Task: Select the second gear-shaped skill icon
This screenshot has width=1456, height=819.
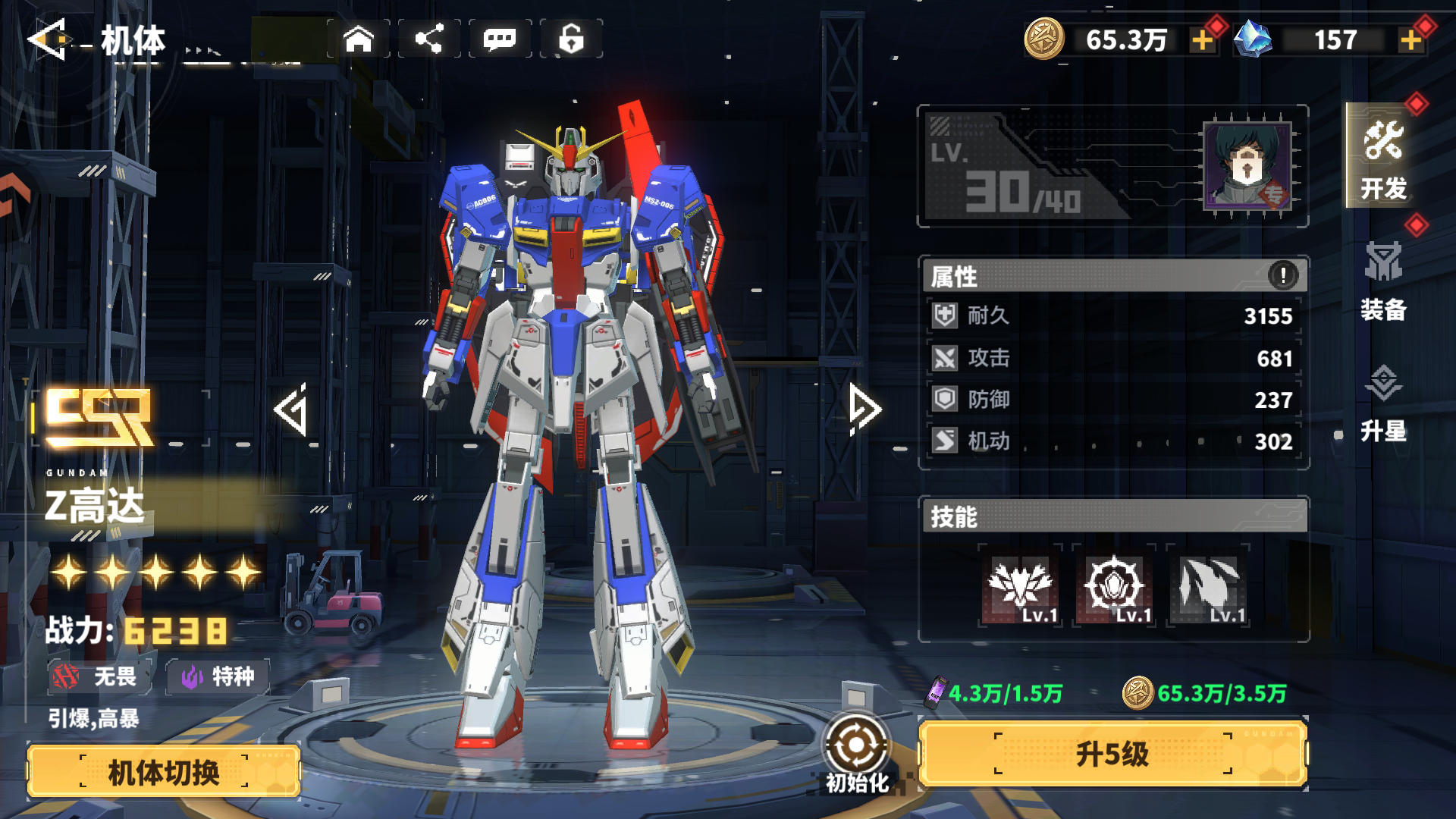Action: pyautogui.click(x=1114, y=587)
